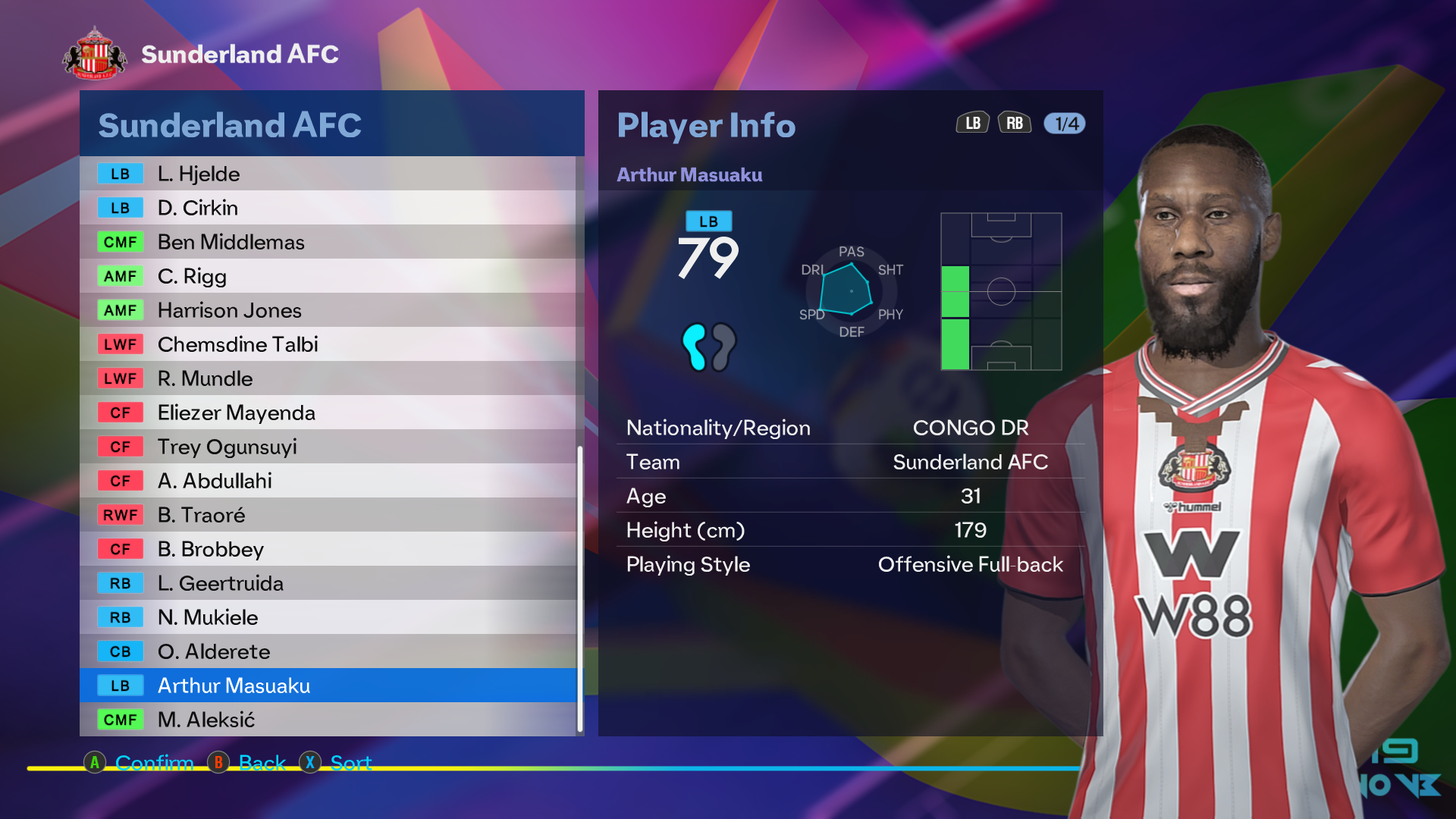
Task: Go Back to the previous screen
Action: coord(262,762)
